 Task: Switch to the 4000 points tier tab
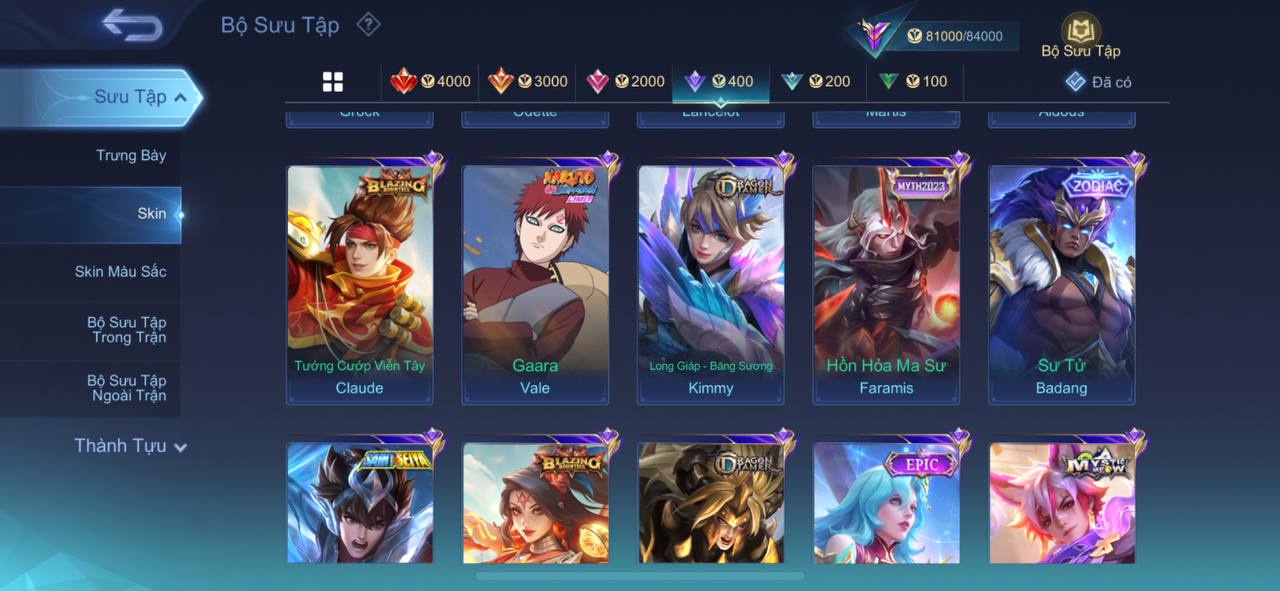click(x=430, y=82)
